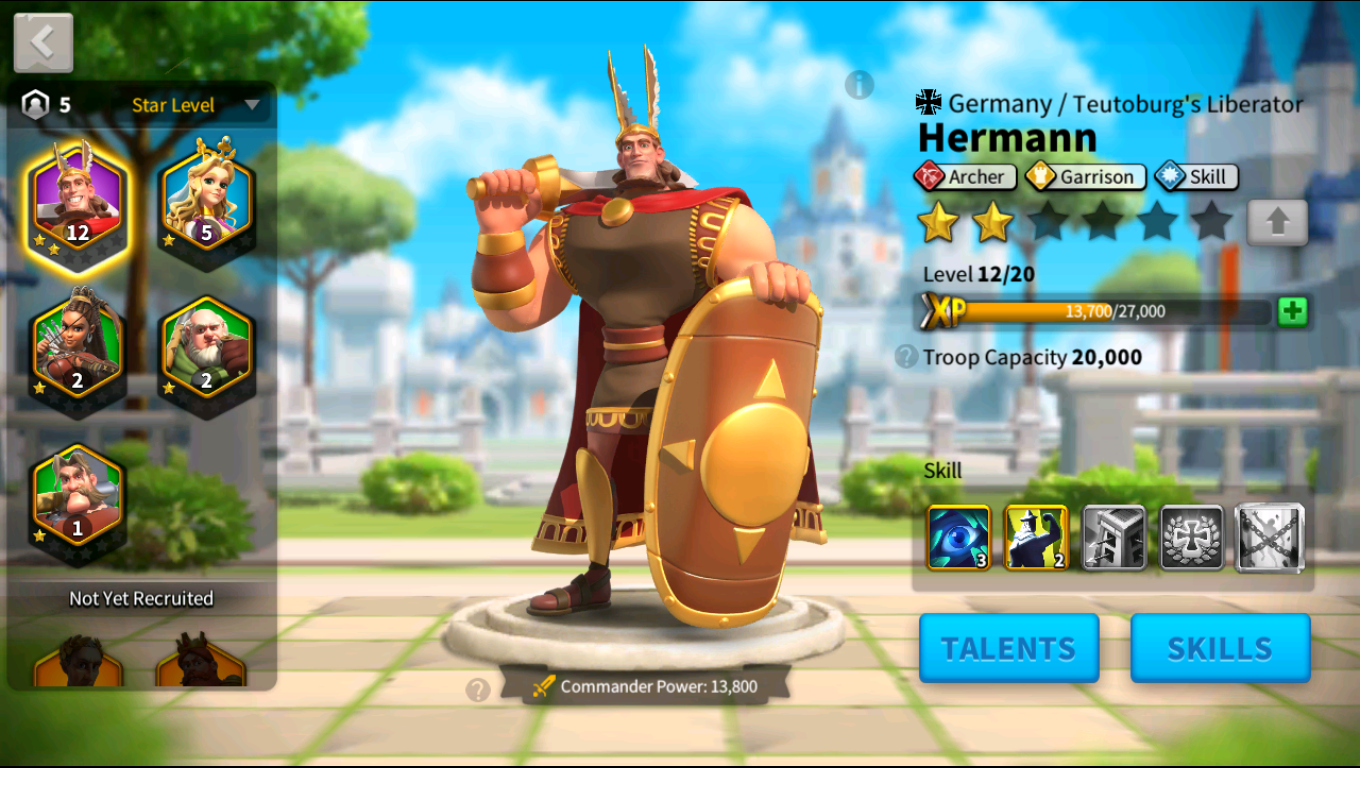Open the SKILLS screen
The image size is (1364, 807).
pos(1220,648)
